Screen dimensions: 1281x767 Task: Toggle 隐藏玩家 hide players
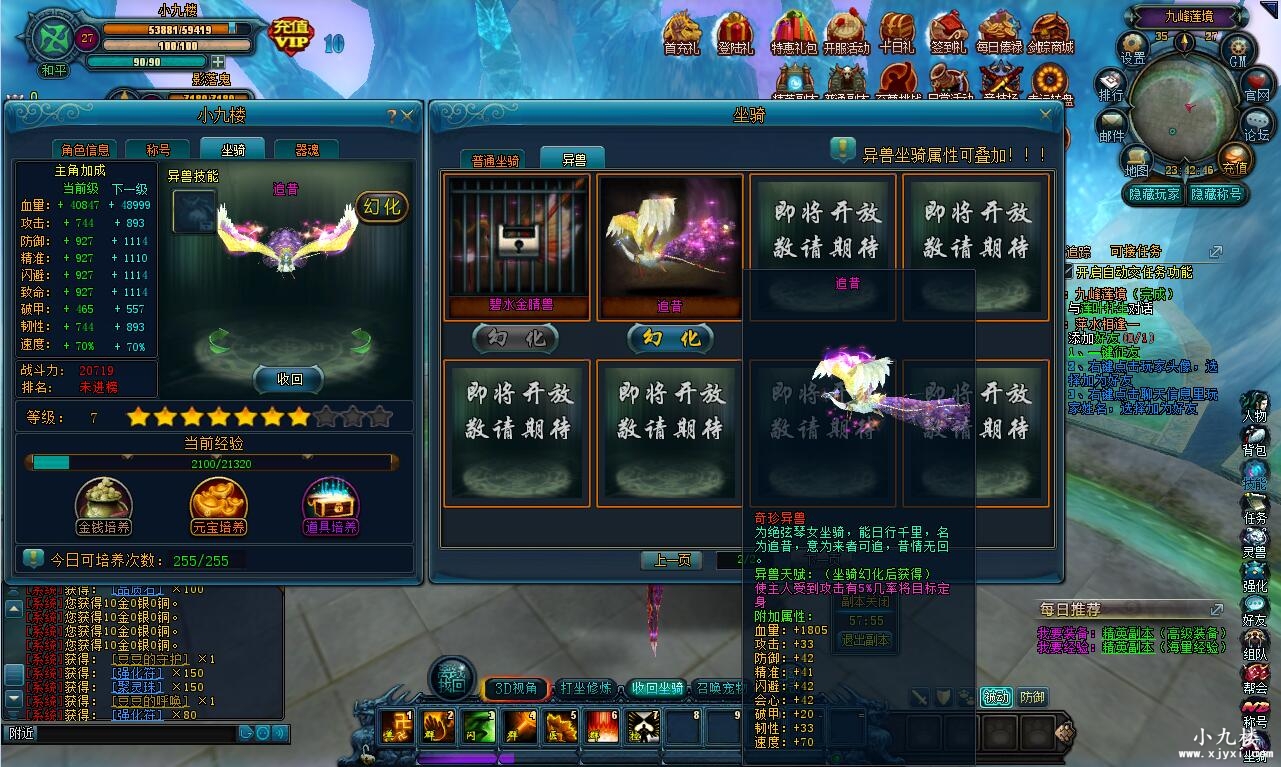click(x=1154, y=194)
